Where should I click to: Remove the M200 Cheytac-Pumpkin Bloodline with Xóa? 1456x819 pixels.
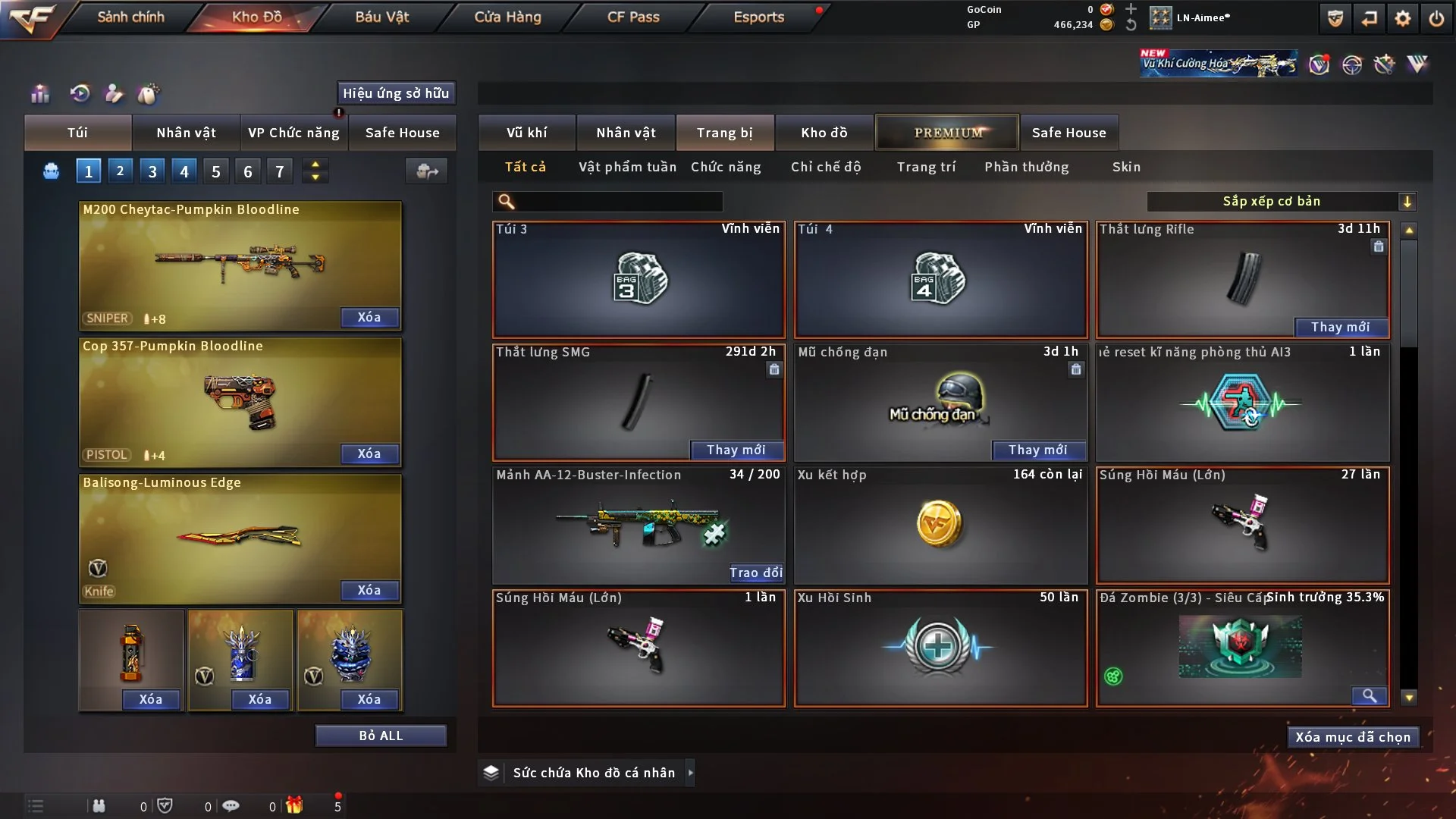tap(369, 317)
